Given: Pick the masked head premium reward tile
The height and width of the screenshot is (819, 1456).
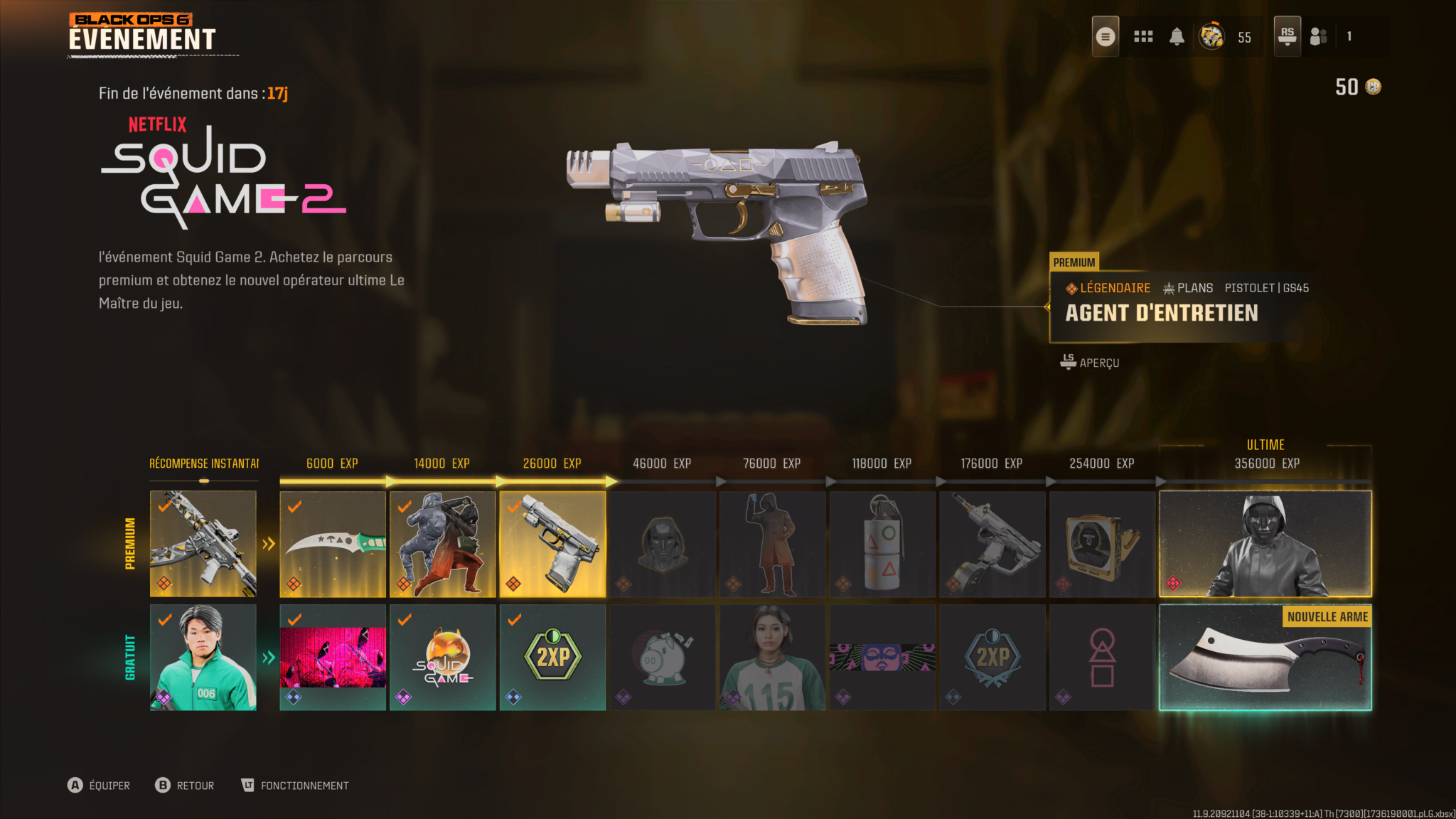Looking at the screenshot, I should [662, 544].
